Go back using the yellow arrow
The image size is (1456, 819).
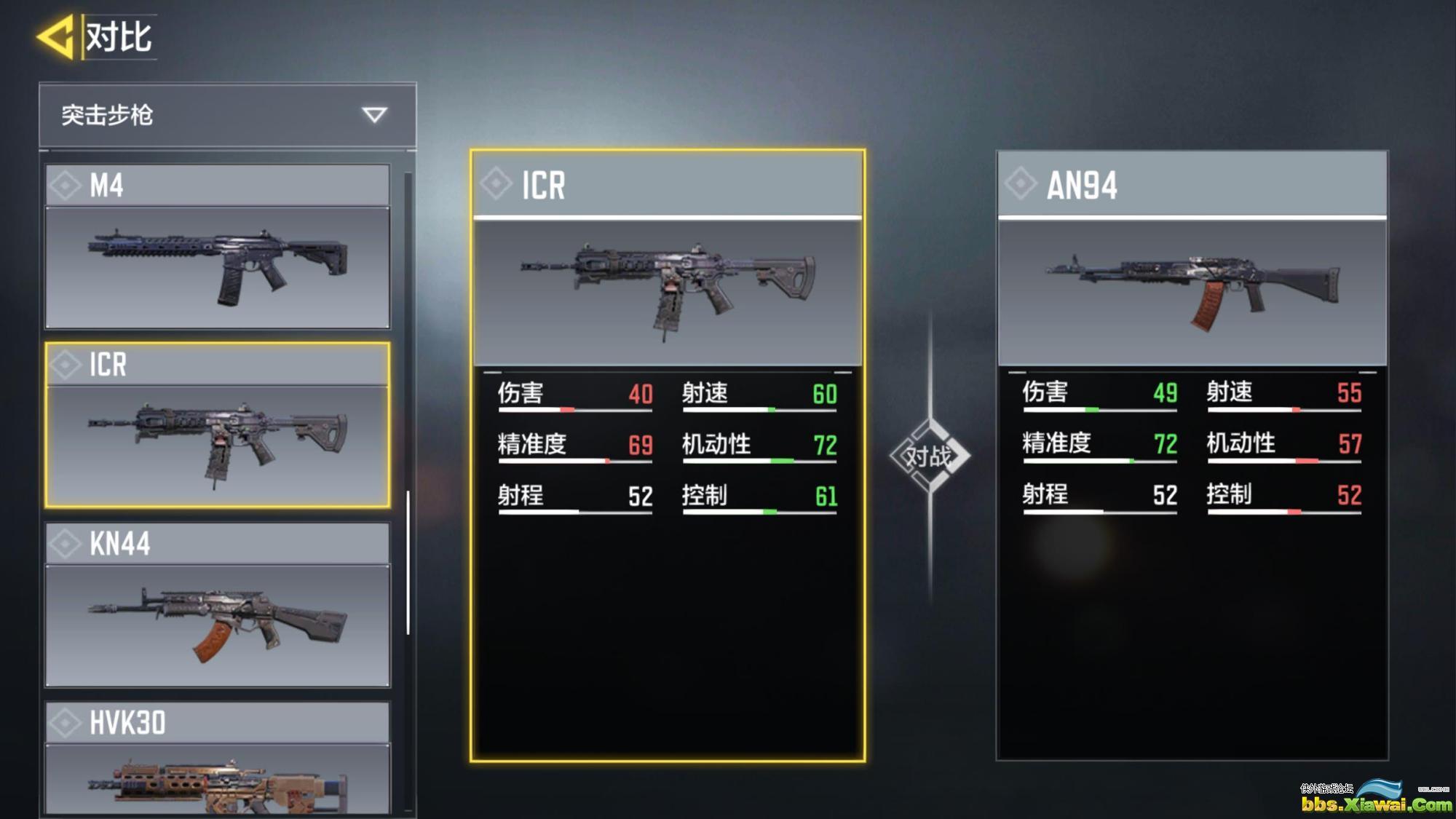click(x=57, y=36)
